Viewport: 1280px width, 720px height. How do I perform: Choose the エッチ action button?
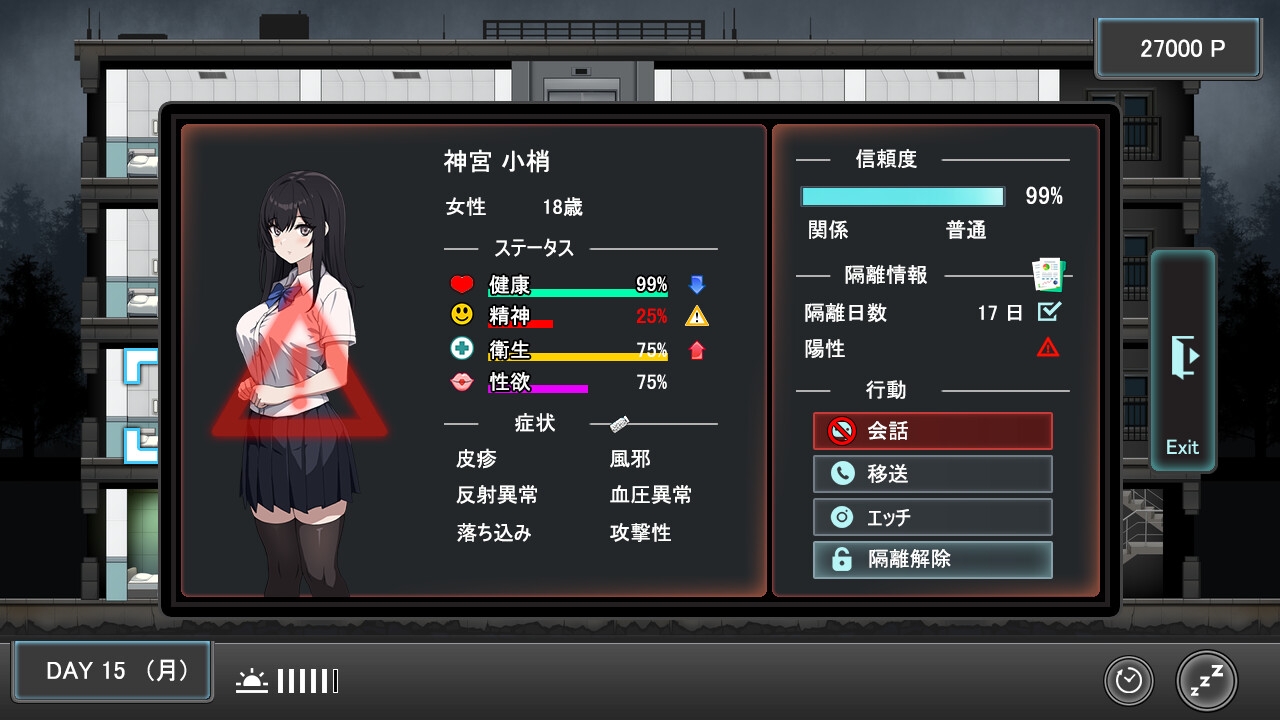932,517
